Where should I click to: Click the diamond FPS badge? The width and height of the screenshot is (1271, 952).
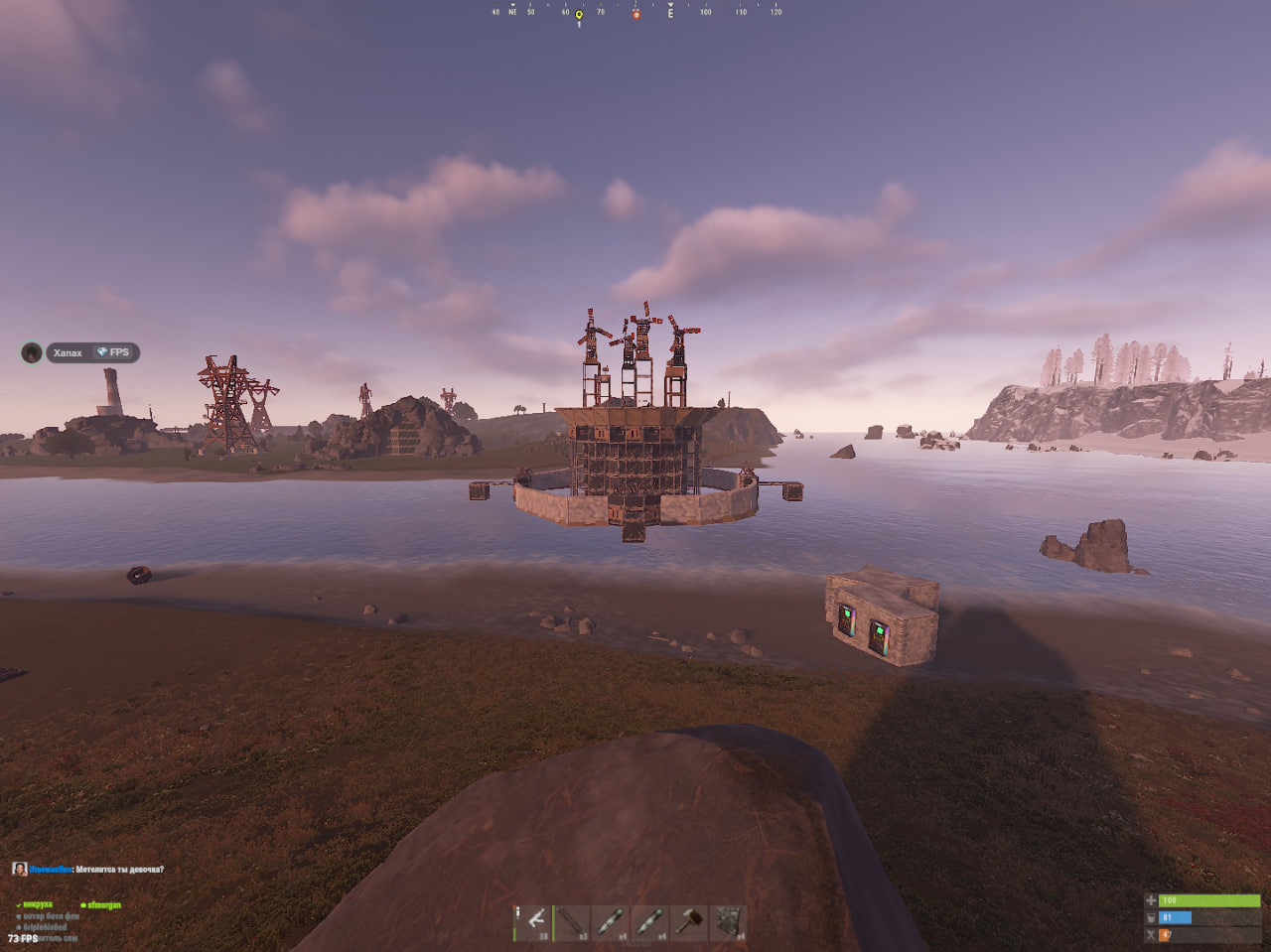coord(113,352)
